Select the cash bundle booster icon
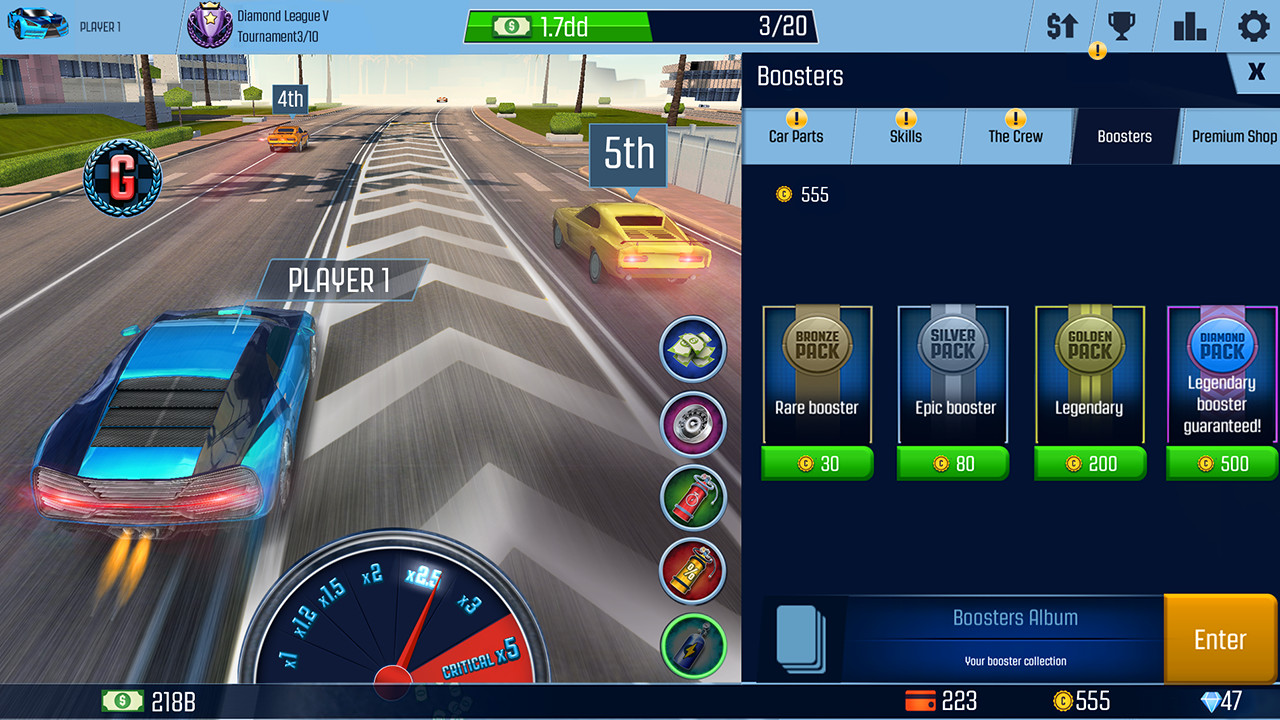 pos(693,350)
